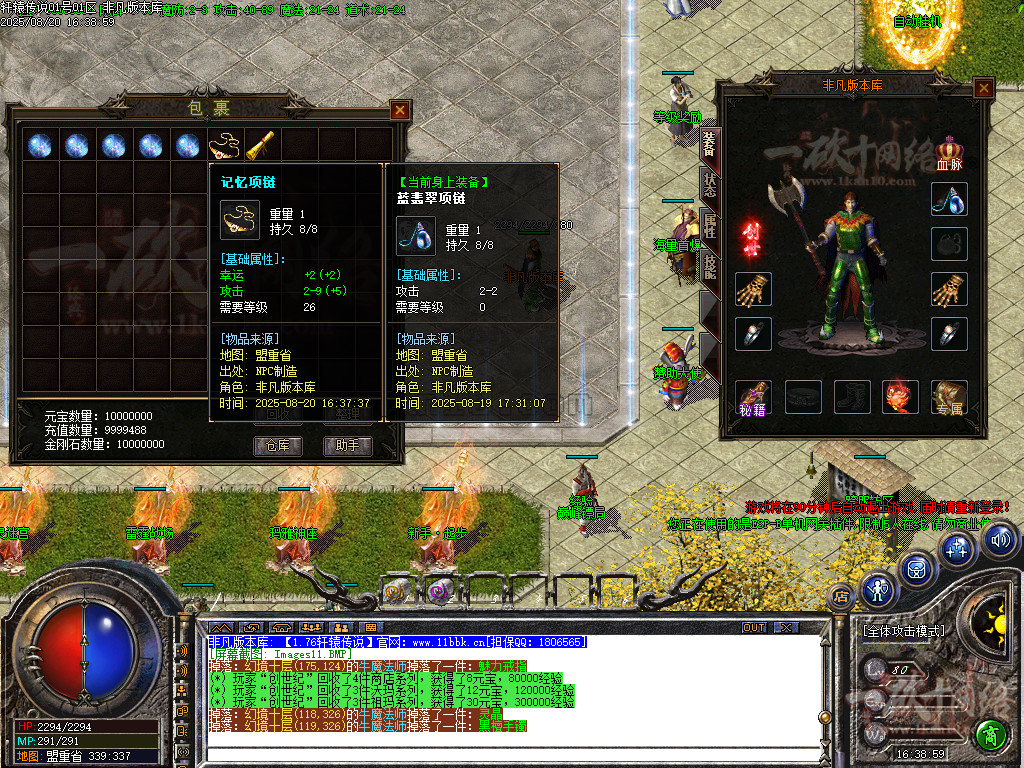Select the golden scroll item in the bag

click(261, 145)
